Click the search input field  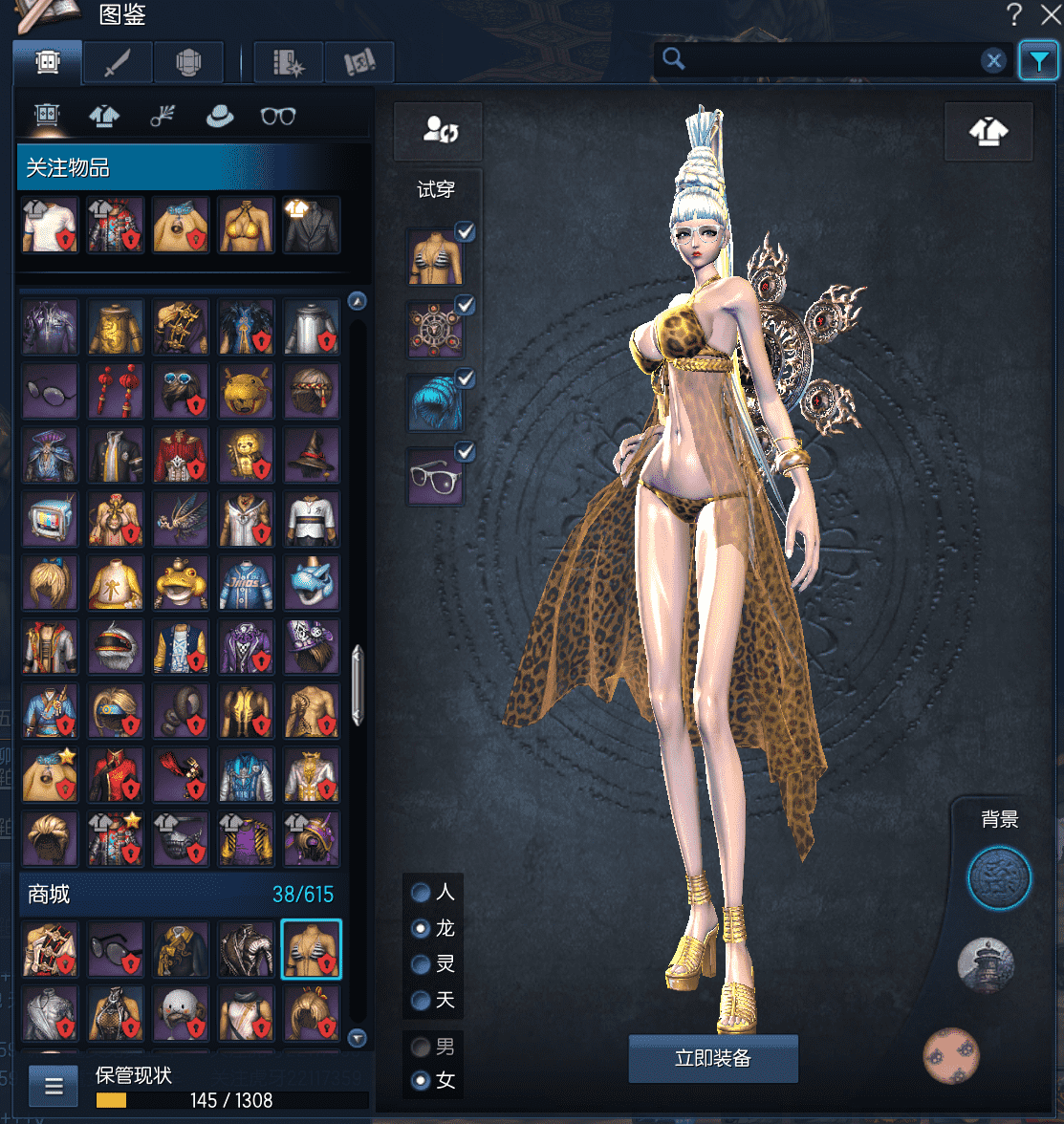827,60
